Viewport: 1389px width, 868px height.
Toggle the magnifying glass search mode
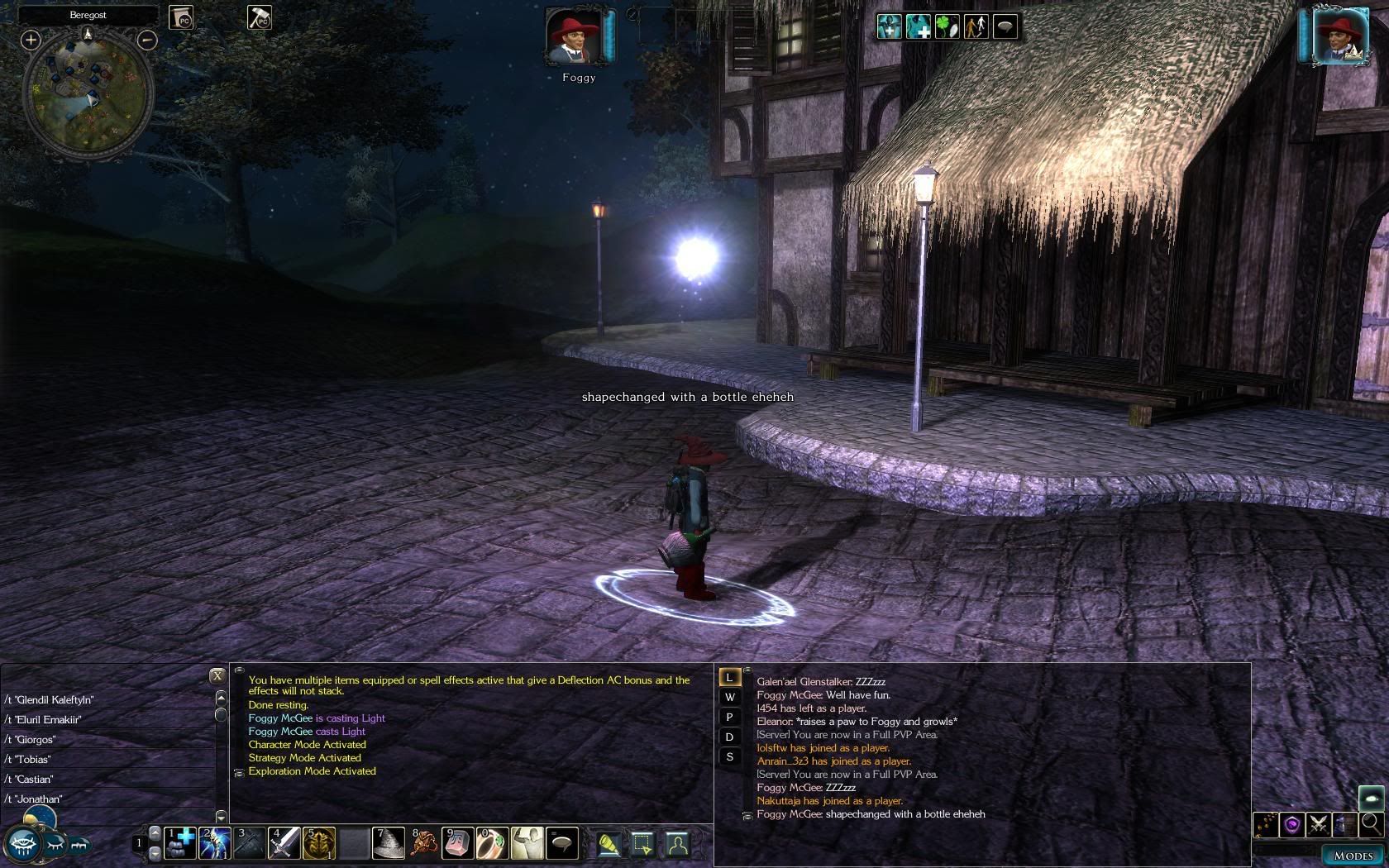1370,824
